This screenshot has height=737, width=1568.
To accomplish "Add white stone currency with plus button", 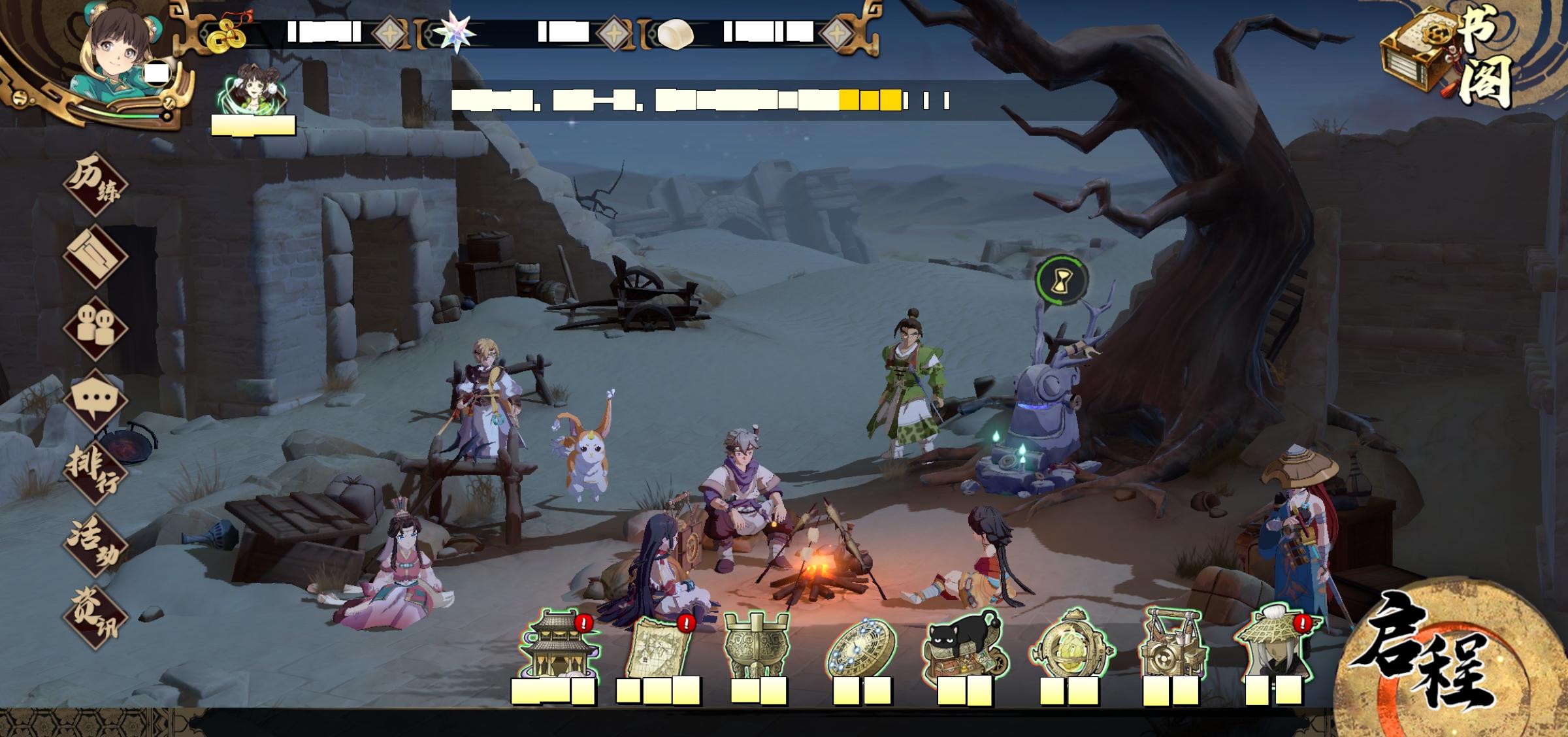I will [838, 33].
